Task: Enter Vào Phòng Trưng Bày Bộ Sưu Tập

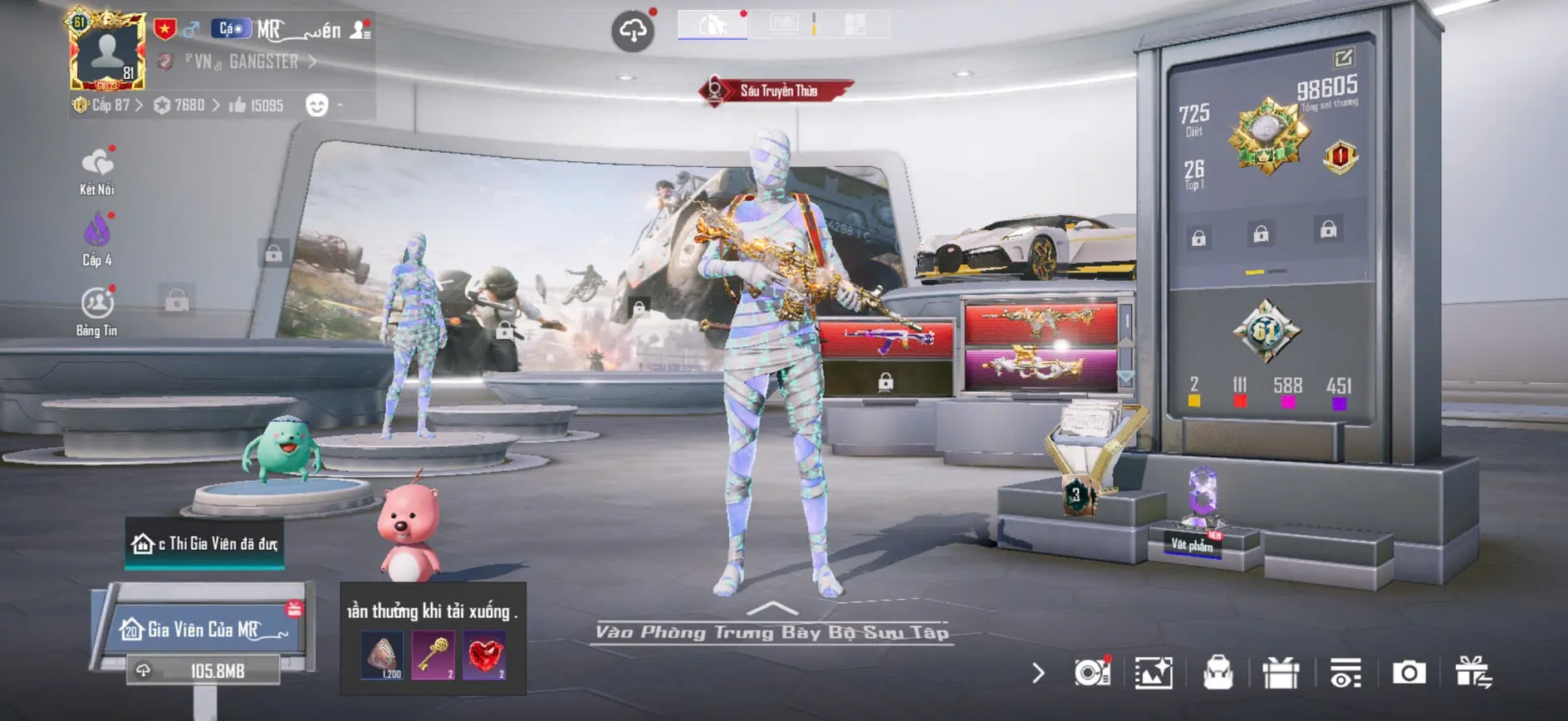Action: pyautogui.click(x=772, y=631)
